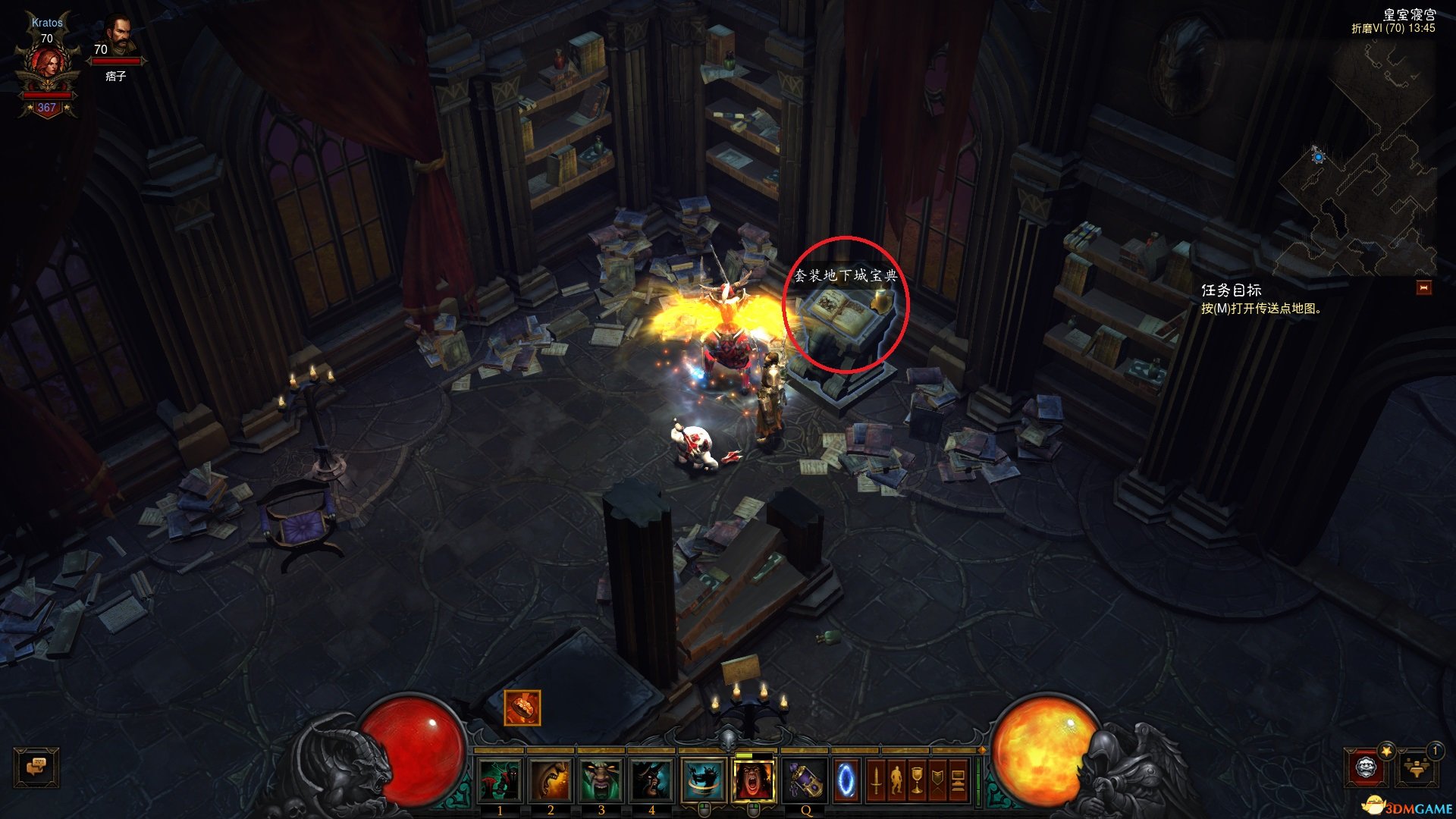Open the skills menu sword icon
This screenshot has width=1456, height=819.
point(876,780)
